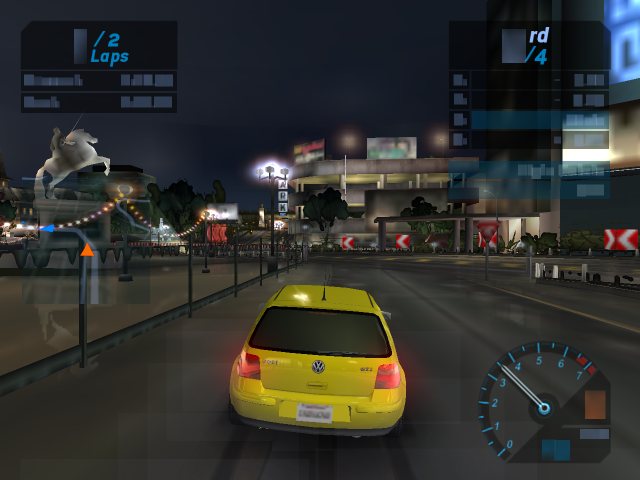Select the orange player arrow on minimap

tap(87, 249)
